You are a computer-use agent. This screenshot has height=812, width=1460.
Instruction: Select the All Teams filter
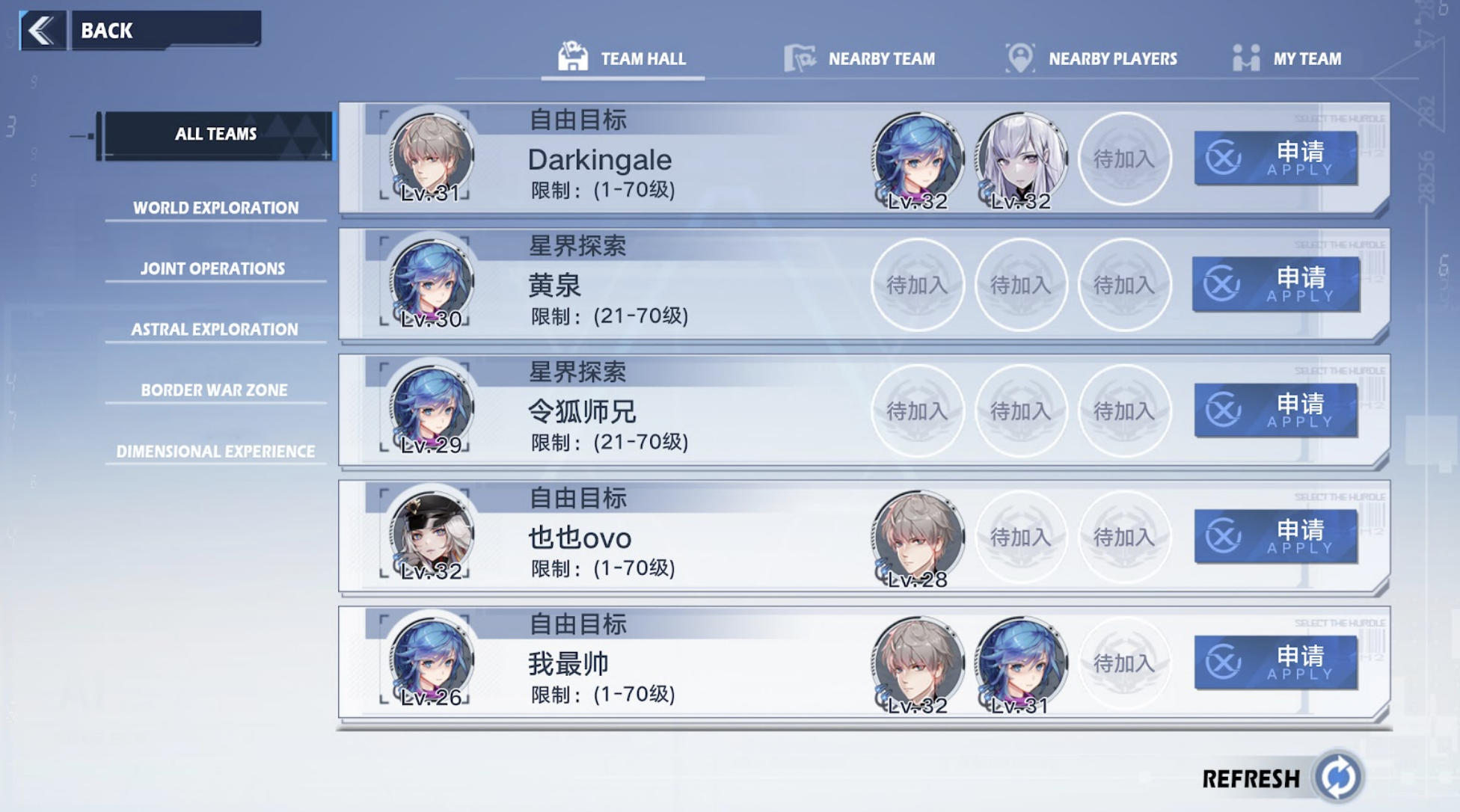click(x=215, y=135)
